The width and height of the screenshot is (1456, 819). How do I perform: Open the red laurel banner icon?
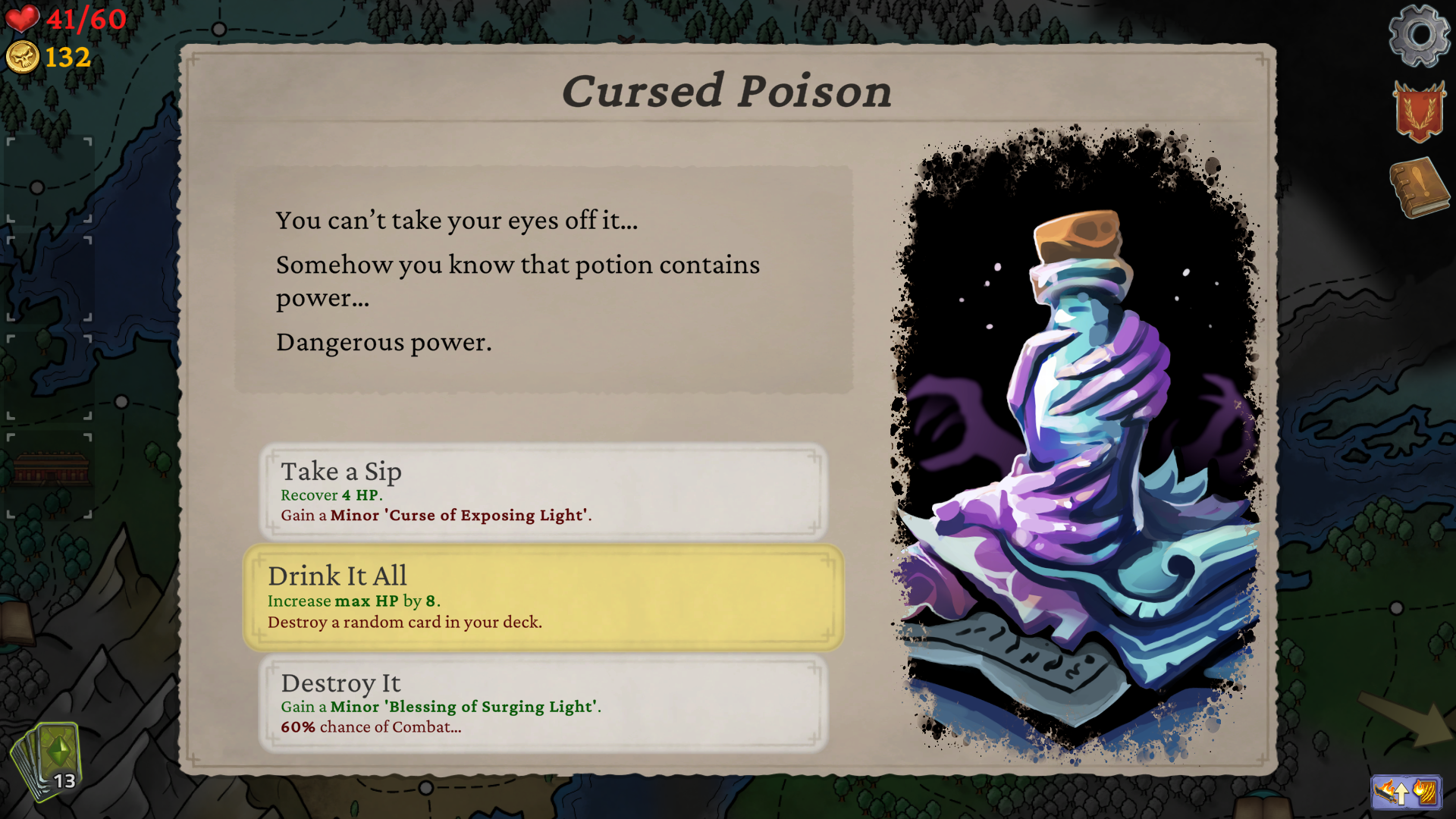[x=1418, y=112]
